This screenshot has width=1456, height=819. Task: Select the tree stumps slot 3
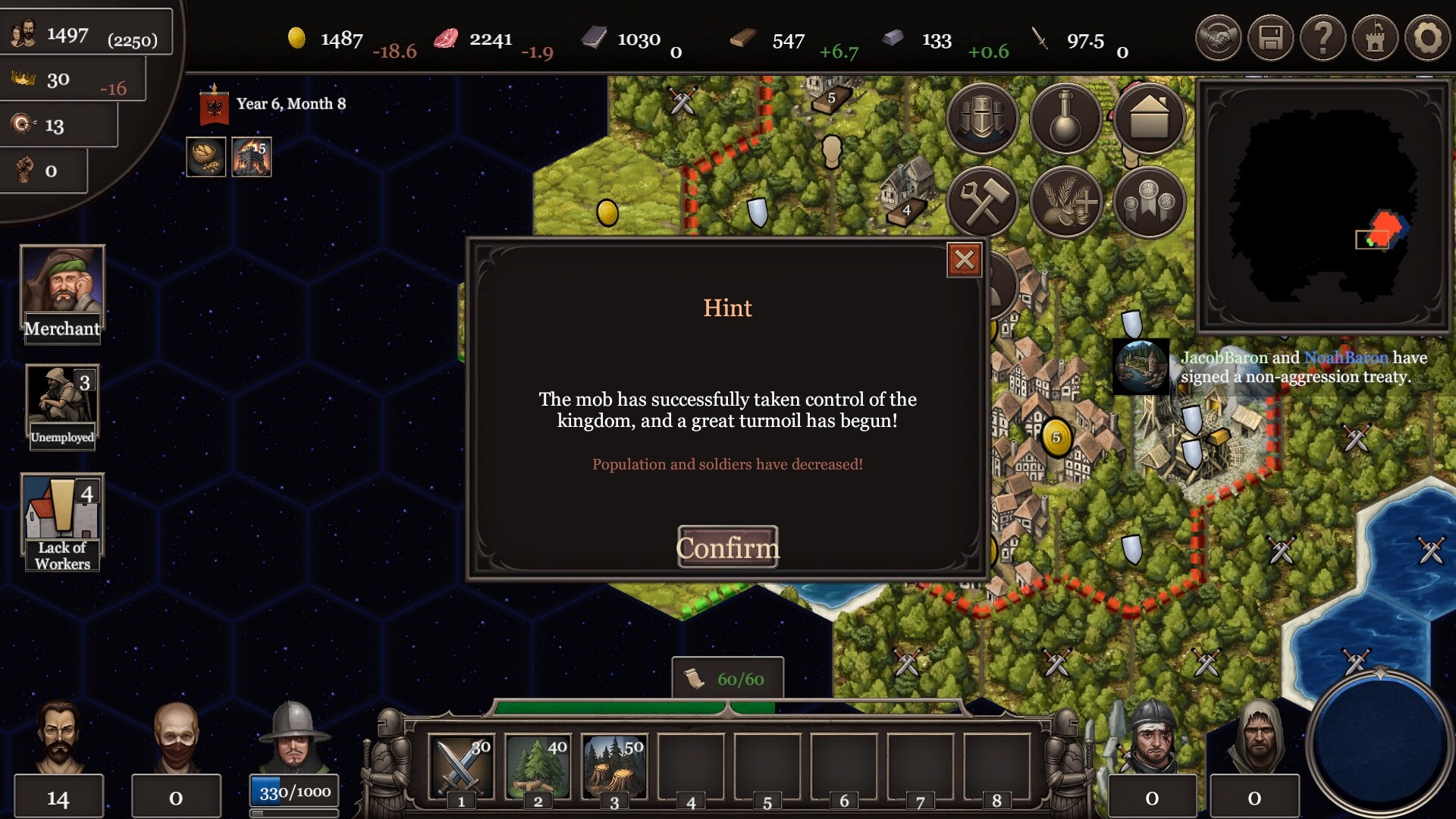coord(614,766)
